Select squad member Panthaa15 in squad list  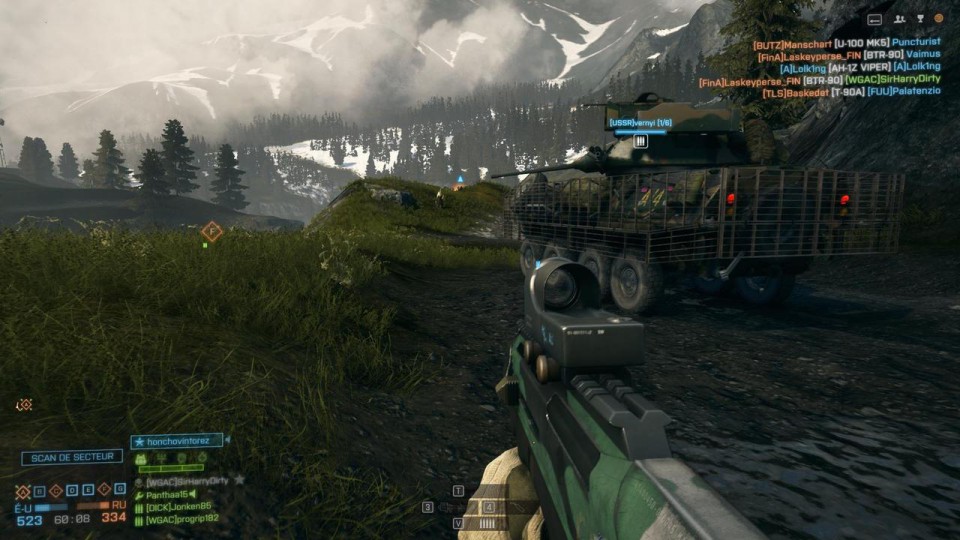tap(168, 494)
